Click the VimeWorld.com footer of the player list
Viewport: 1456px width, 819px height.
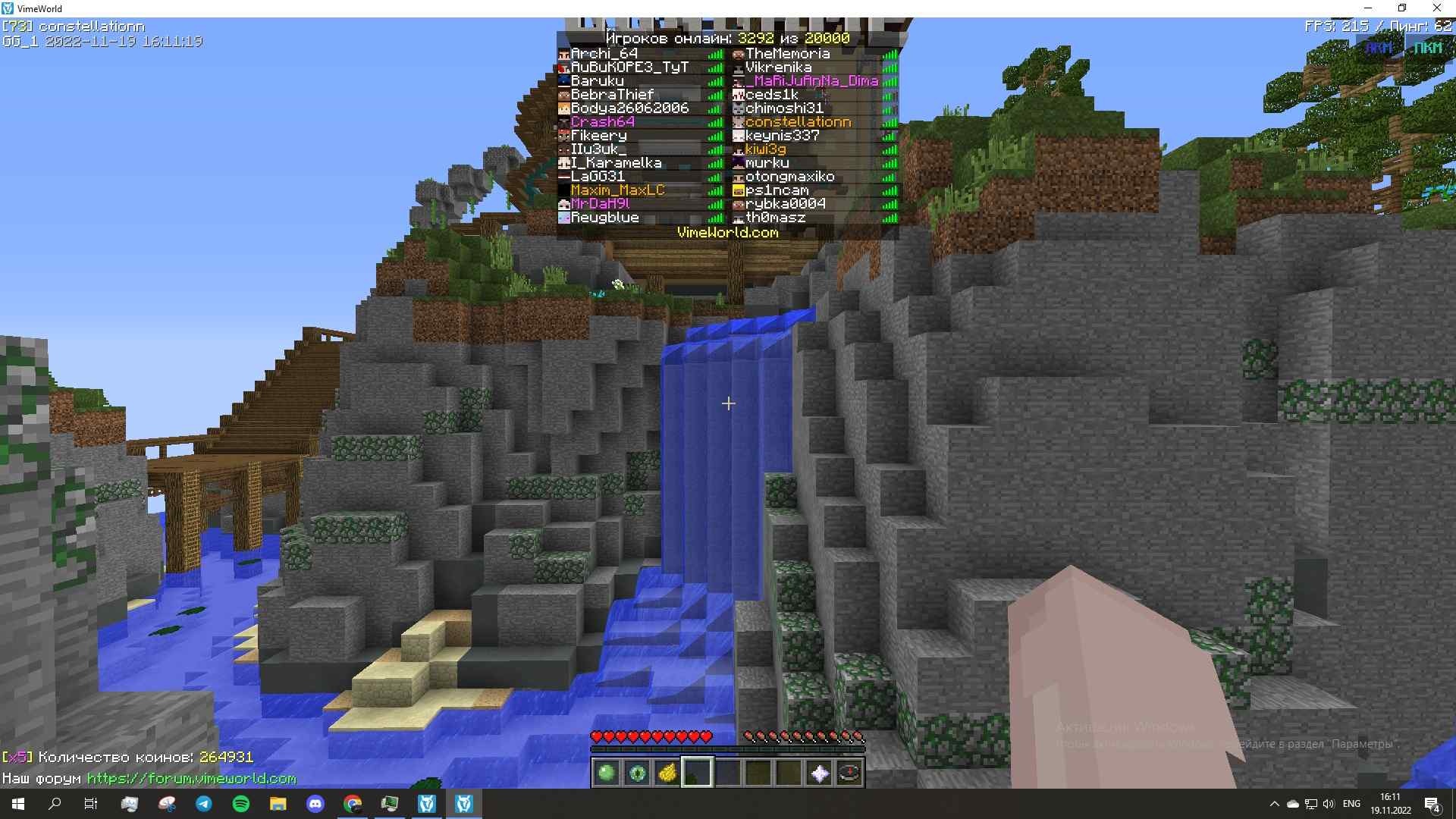coord(727,233)
